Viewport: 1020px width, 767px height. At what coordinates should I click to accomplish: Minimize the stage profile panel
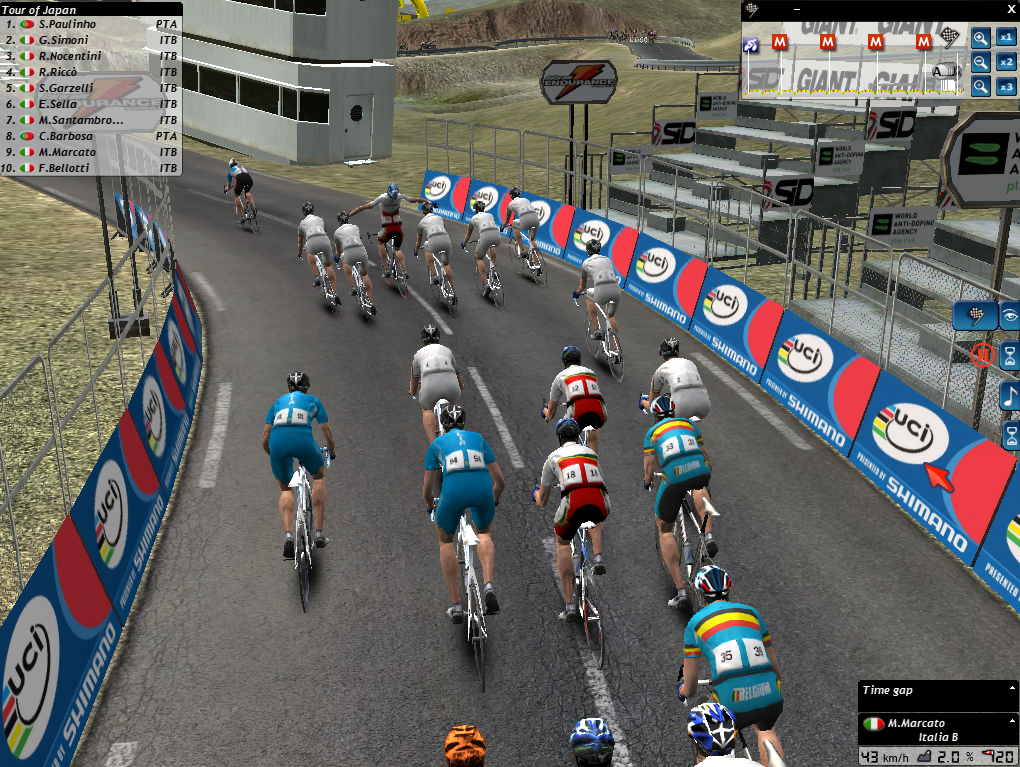pos(795,9)
